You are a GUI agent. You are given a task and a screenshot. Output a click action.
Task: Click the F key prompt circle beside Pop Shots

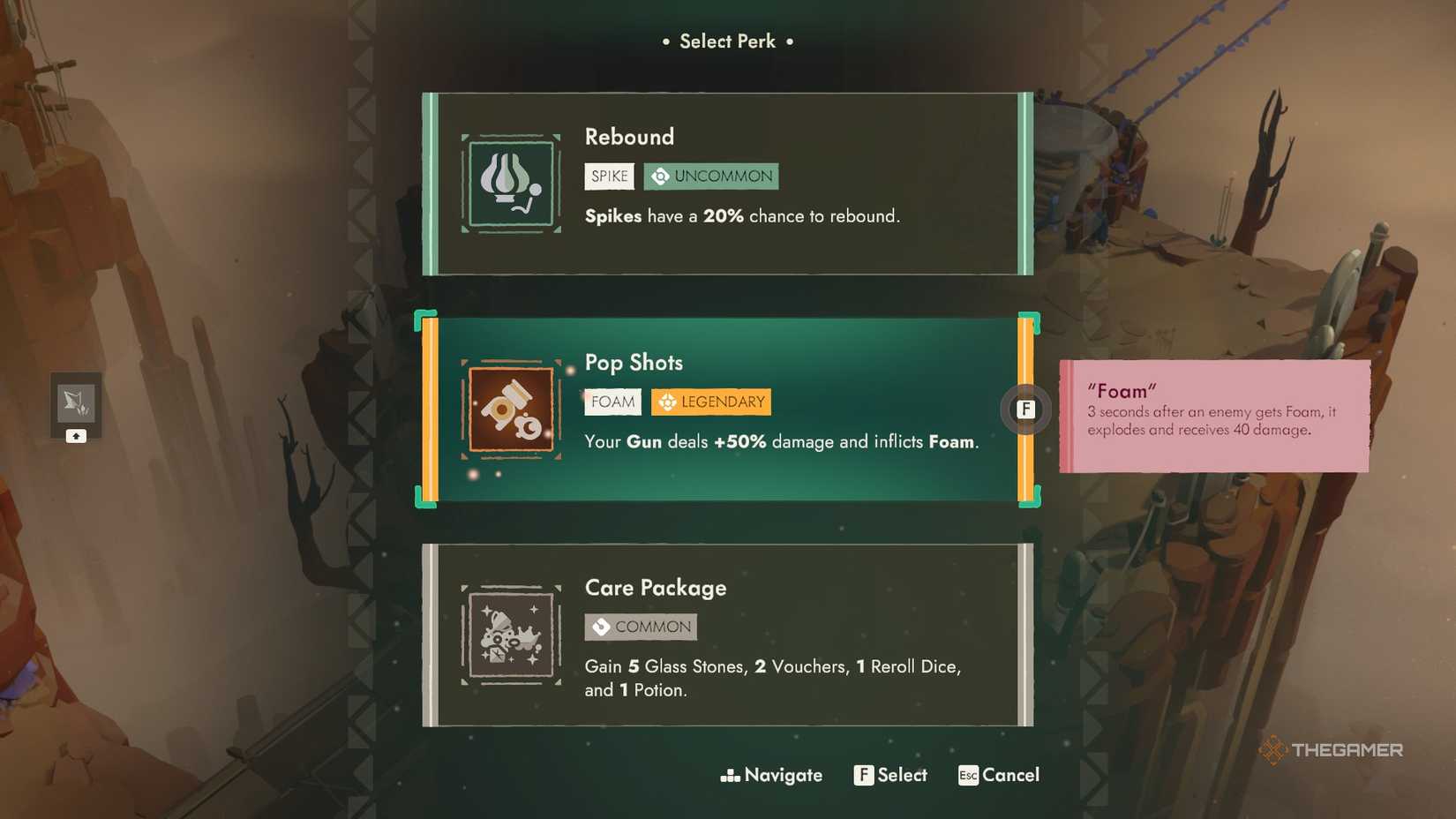[x=1025, y=409]
